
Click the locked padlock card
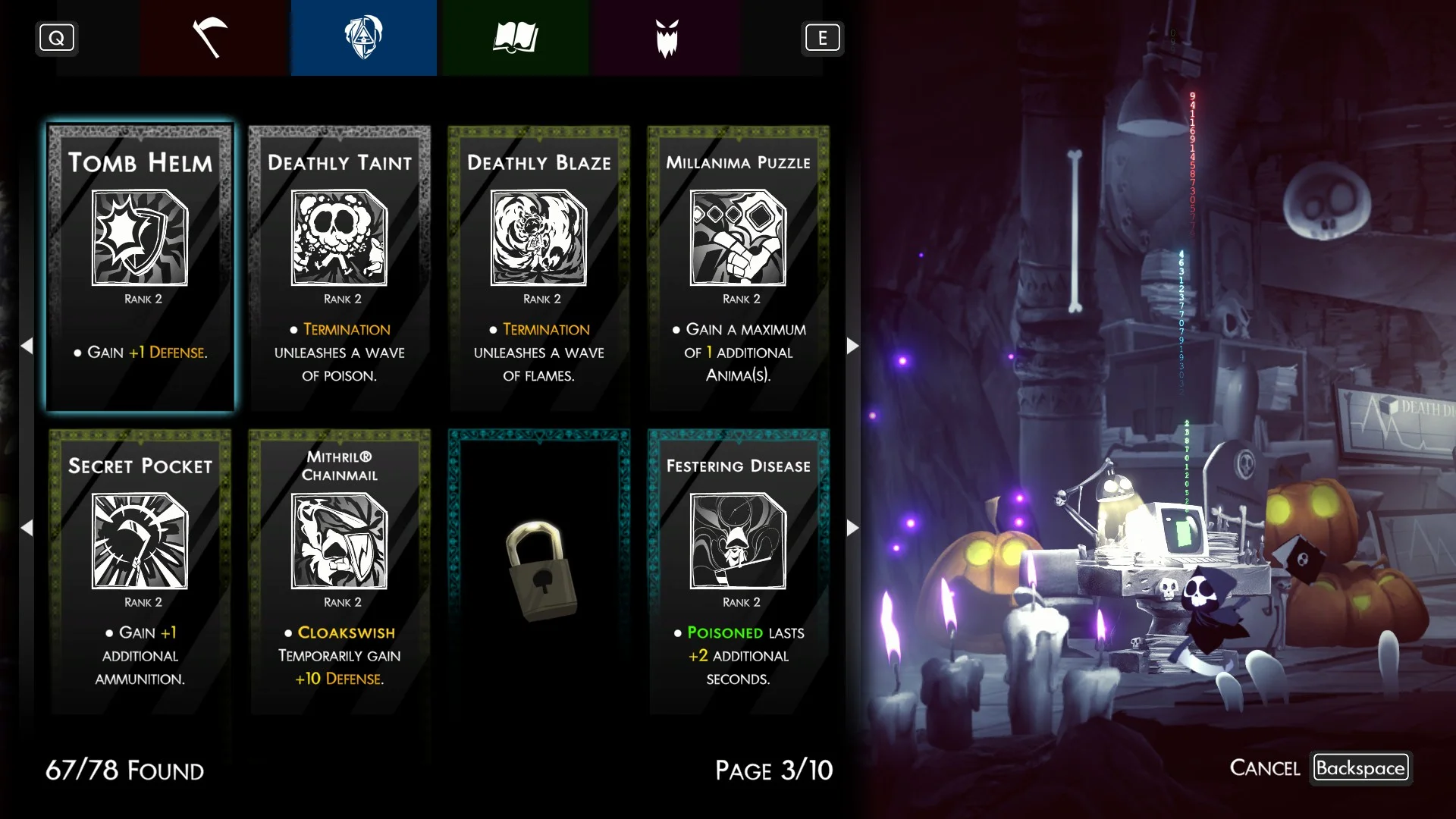538,571
